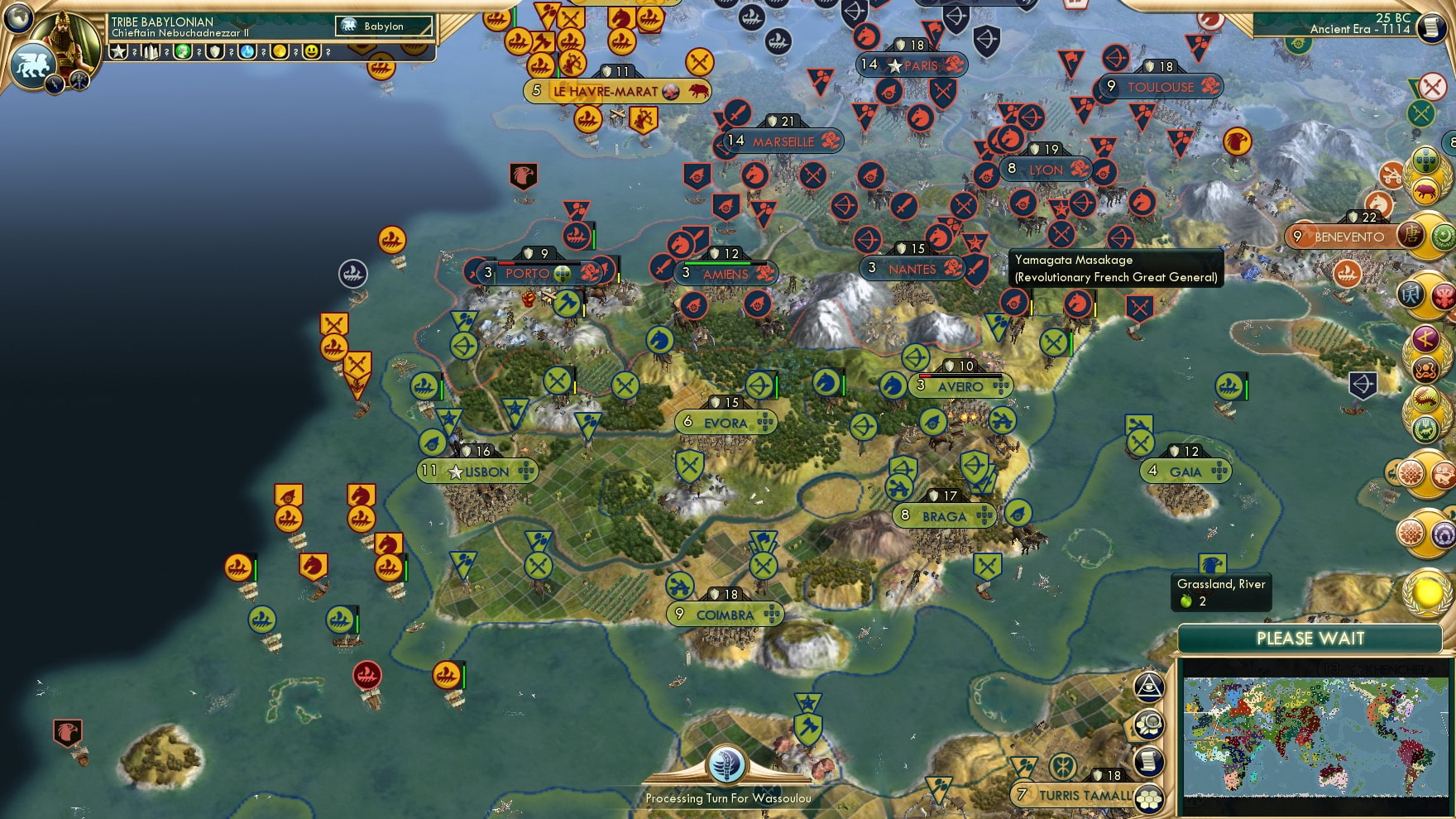This screenshot has height=819, width=1456.
Task: Select the blue science flask icon
Action: coord(247,52)
